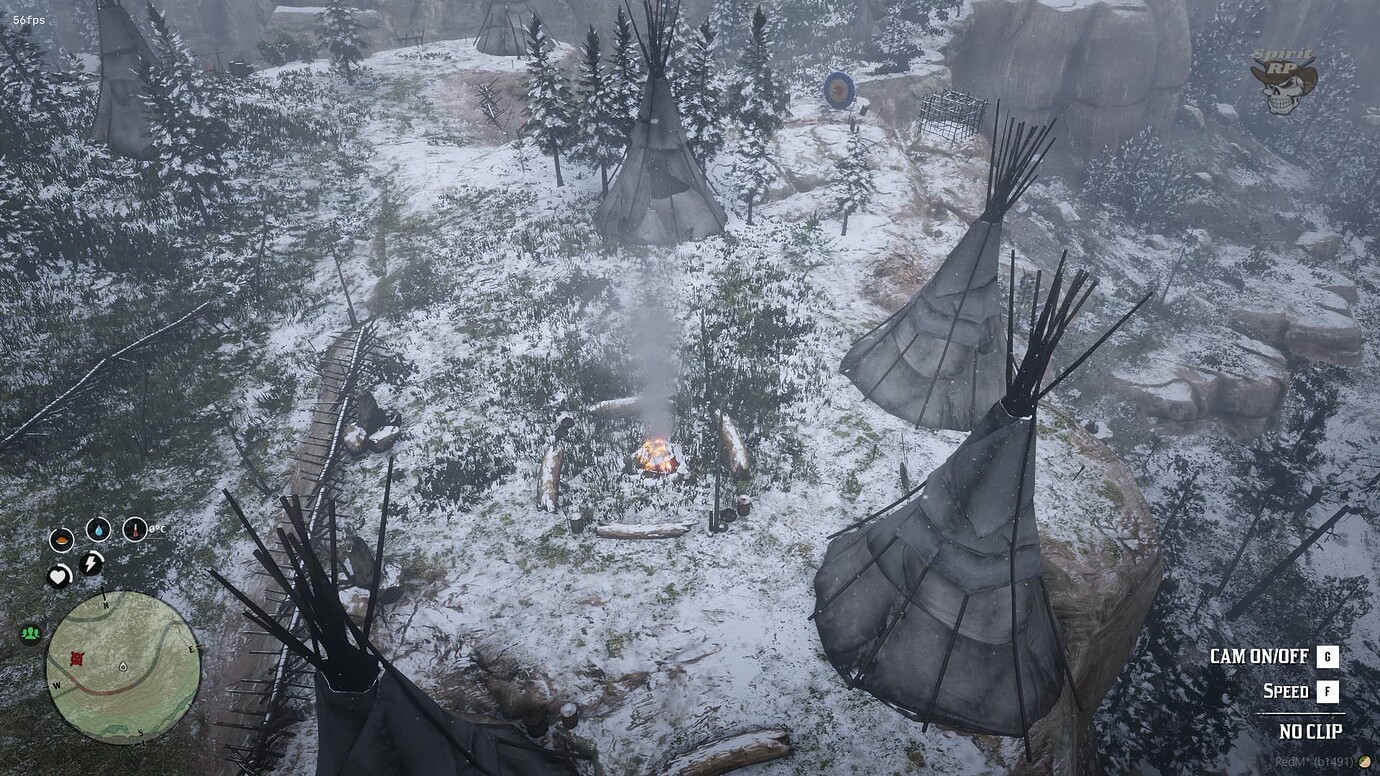Select the lightning stamina icon
The height and width of the screenshot is (776, 1380).
[92, 562]
